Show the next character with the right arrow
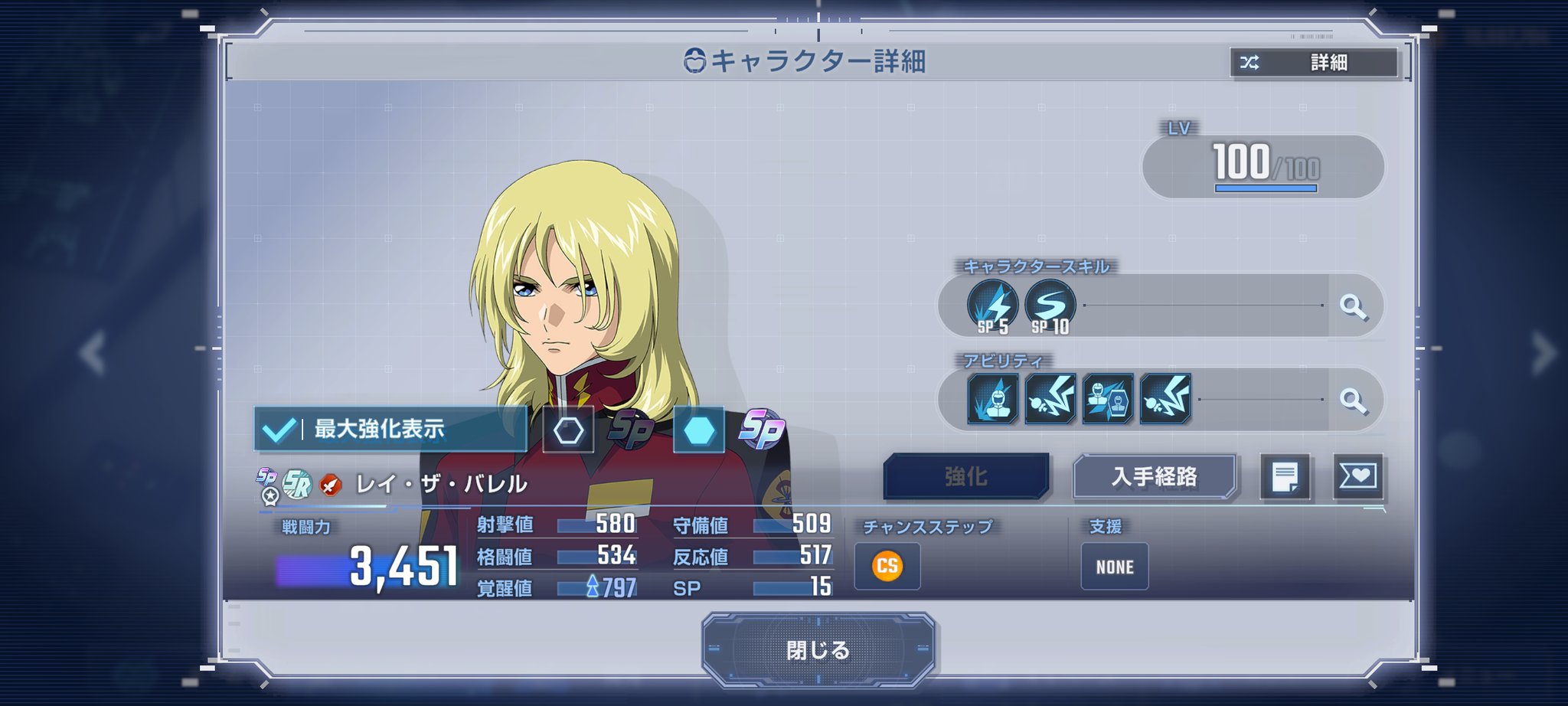 pyautogui.click(x=1543, y=353)
